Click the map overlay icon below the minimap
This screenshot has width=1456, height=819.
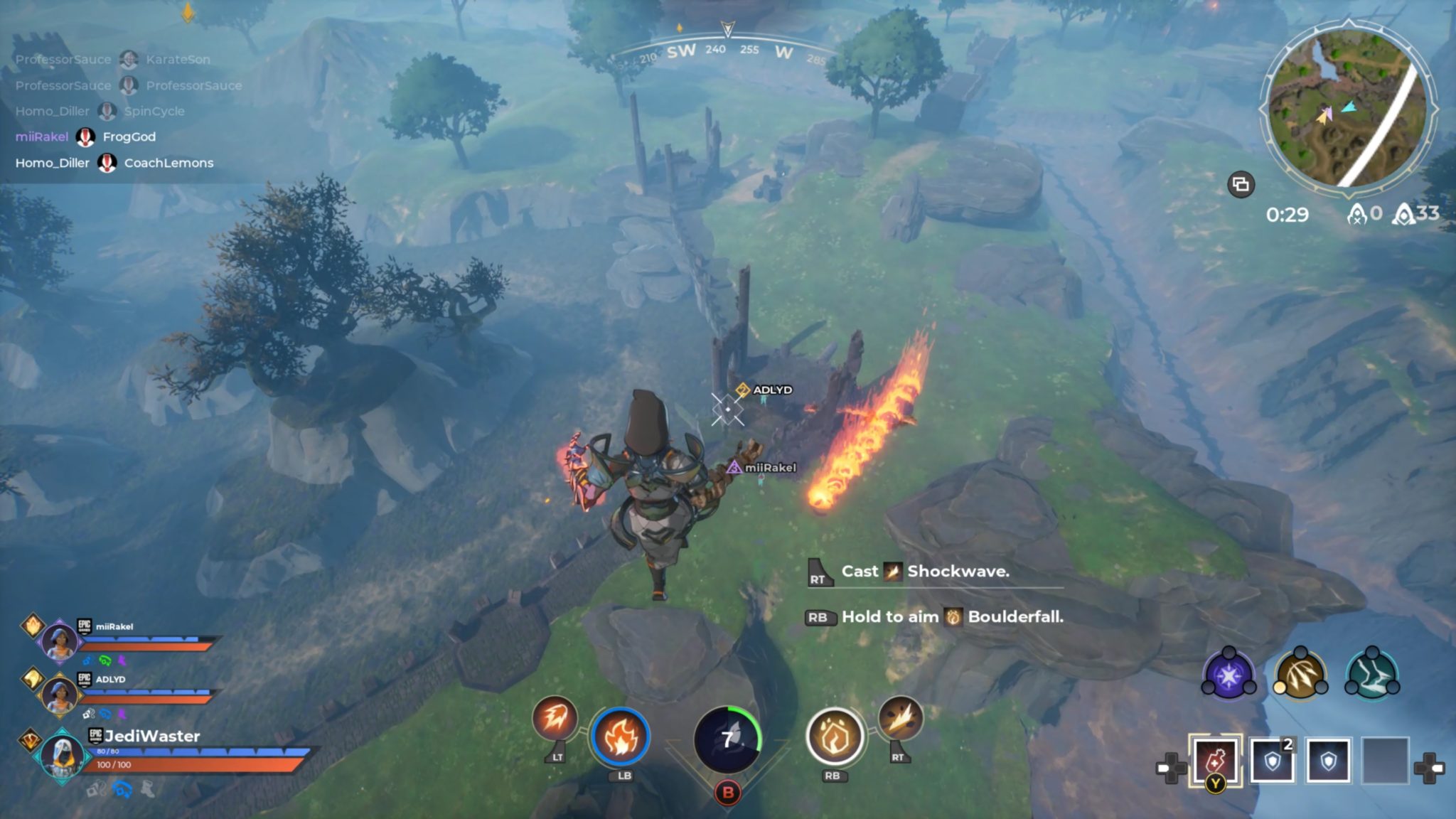click(1241, 185)
